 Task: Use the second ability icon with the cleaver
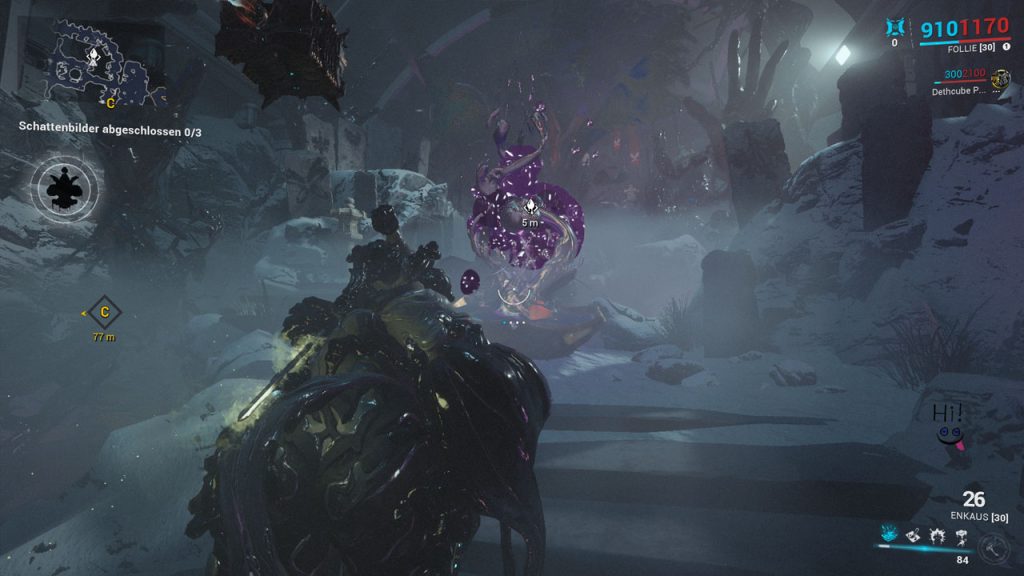tap(912, 537)
